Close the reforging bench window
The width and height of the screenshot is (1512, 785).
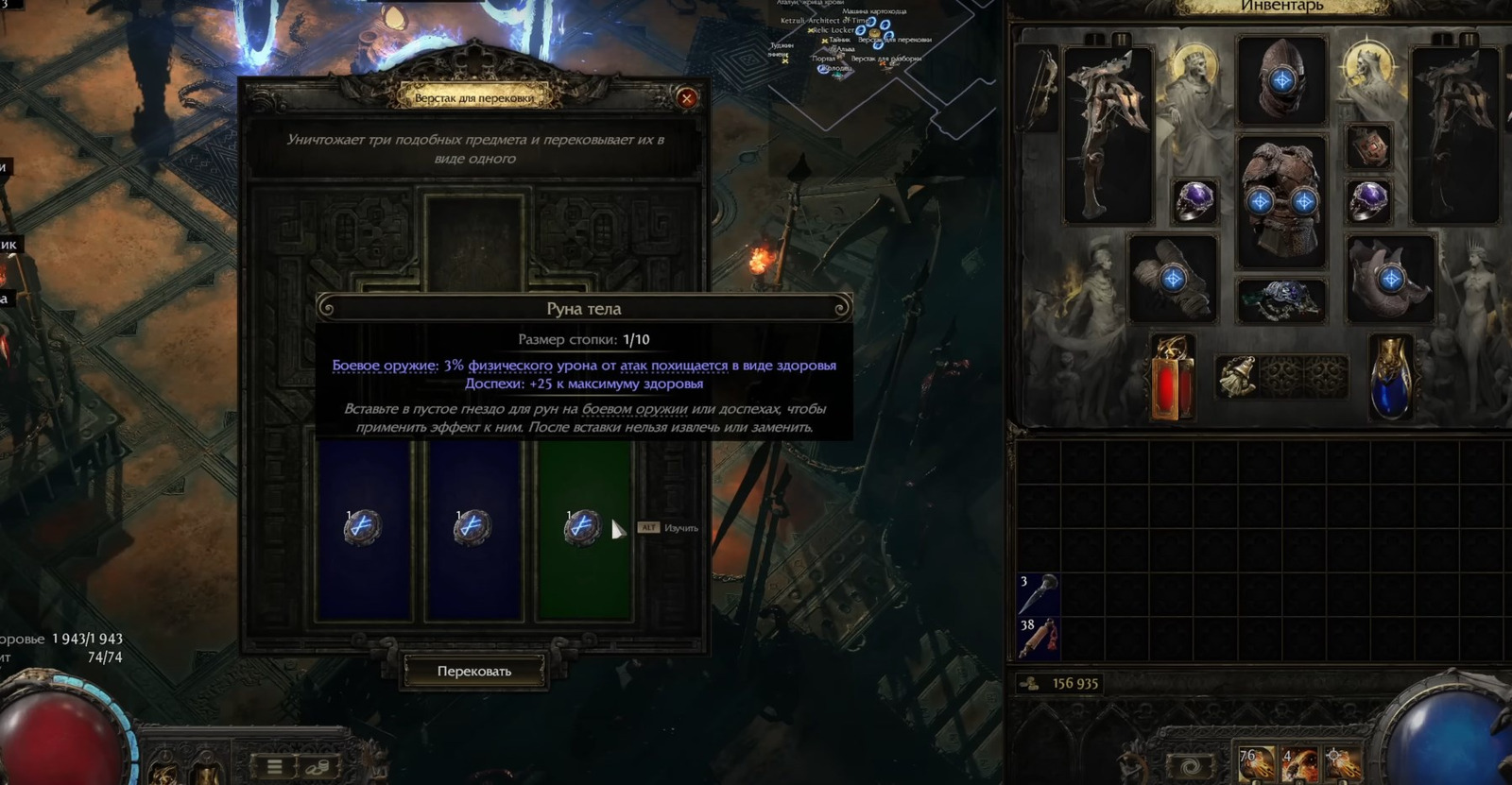coord(687,97)
